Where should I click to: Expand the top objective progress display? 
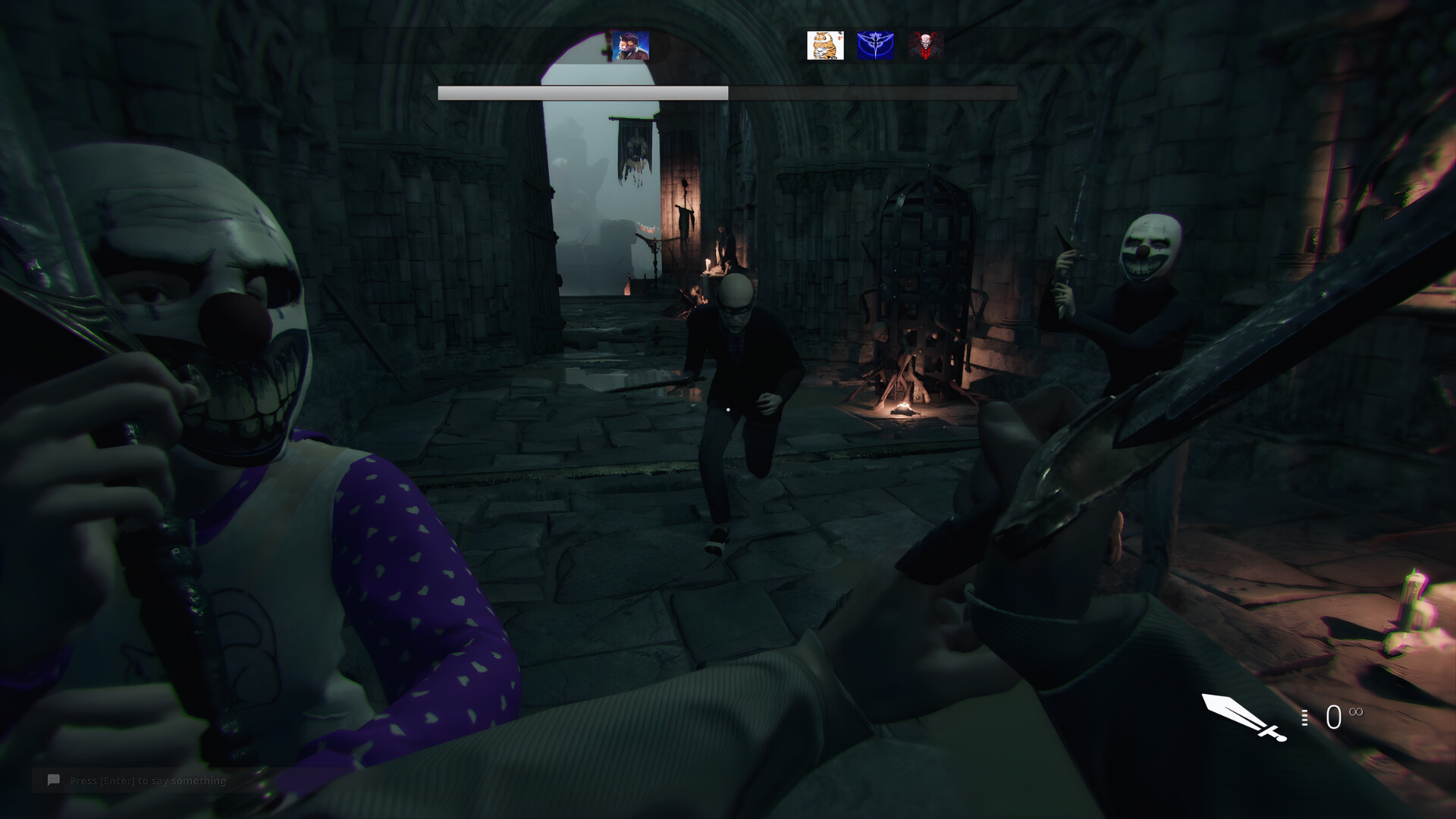tap(726, 91)
